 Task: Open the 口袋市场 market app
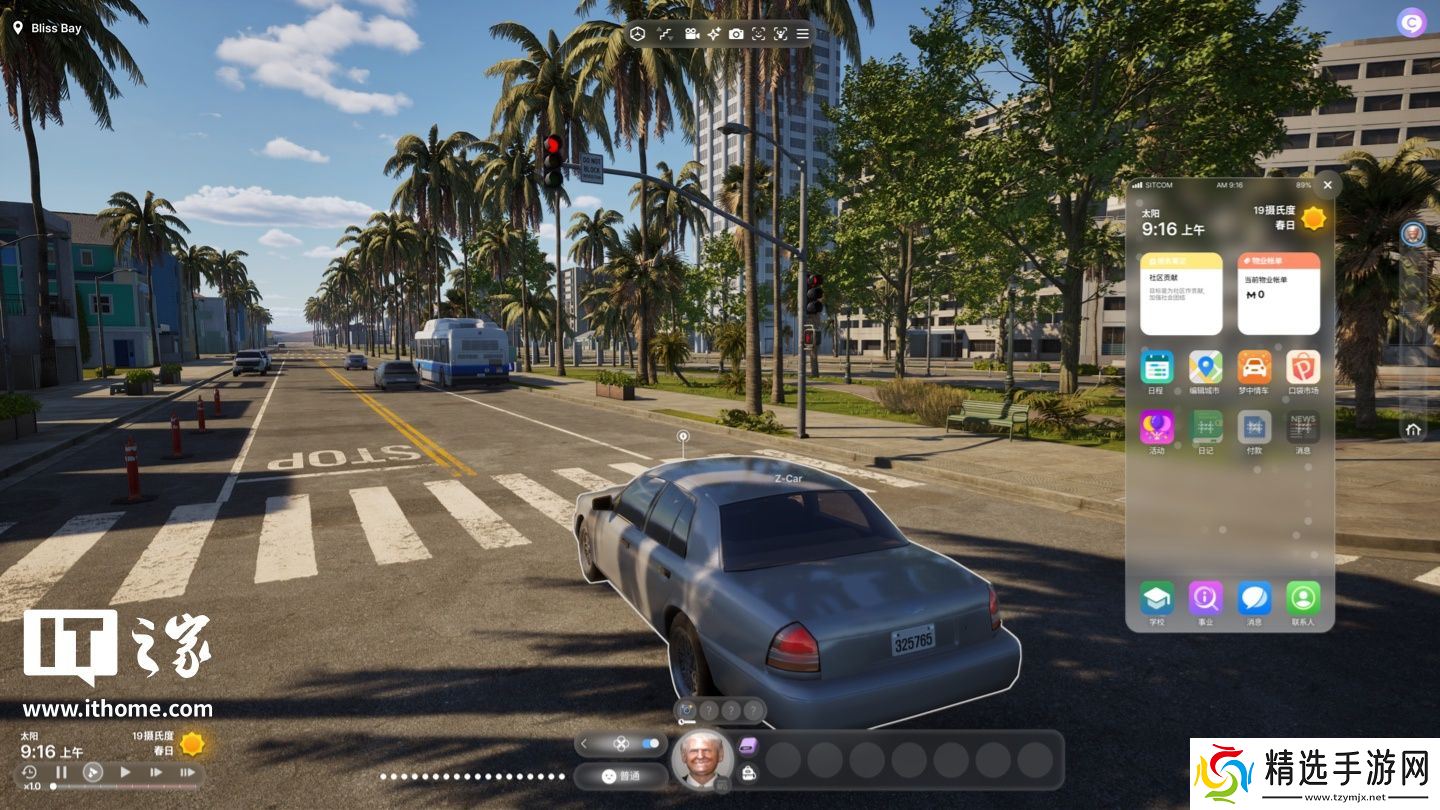click(x=1303, y=367)
